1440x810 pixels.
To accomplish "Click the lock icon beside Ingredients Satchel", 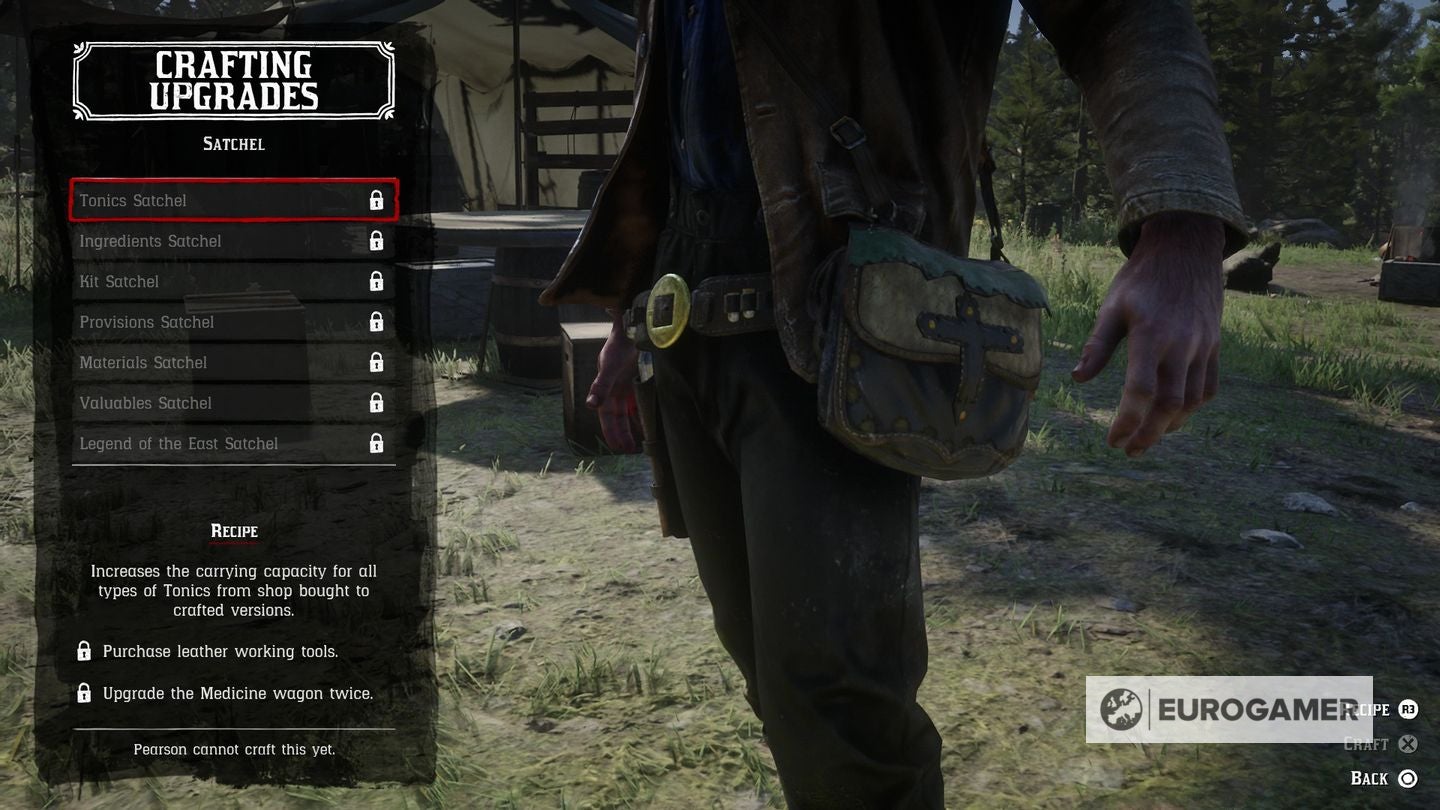I will [377, 241].
